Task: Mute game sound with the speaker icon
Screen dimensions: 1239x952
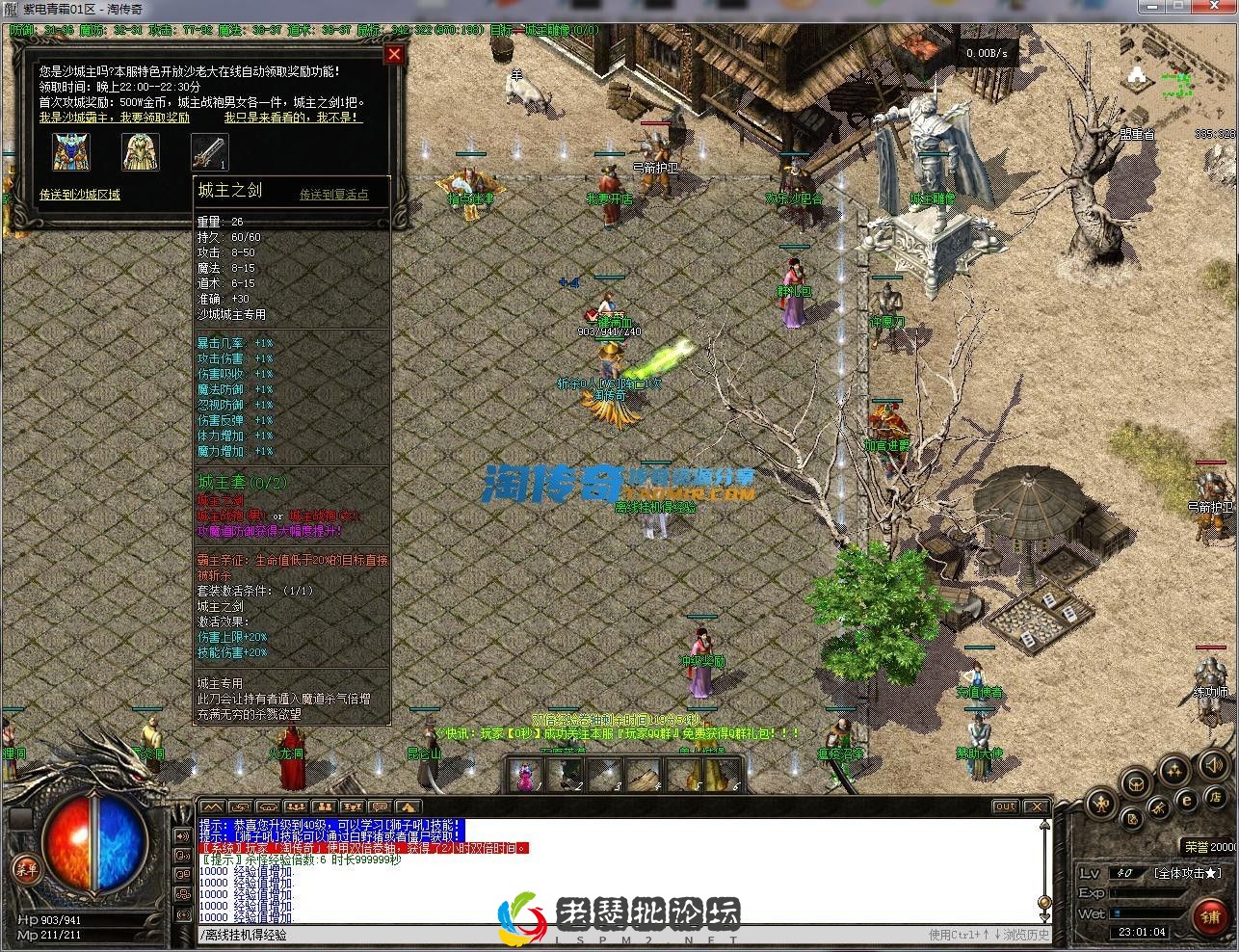Action: tap(1213, 765)
